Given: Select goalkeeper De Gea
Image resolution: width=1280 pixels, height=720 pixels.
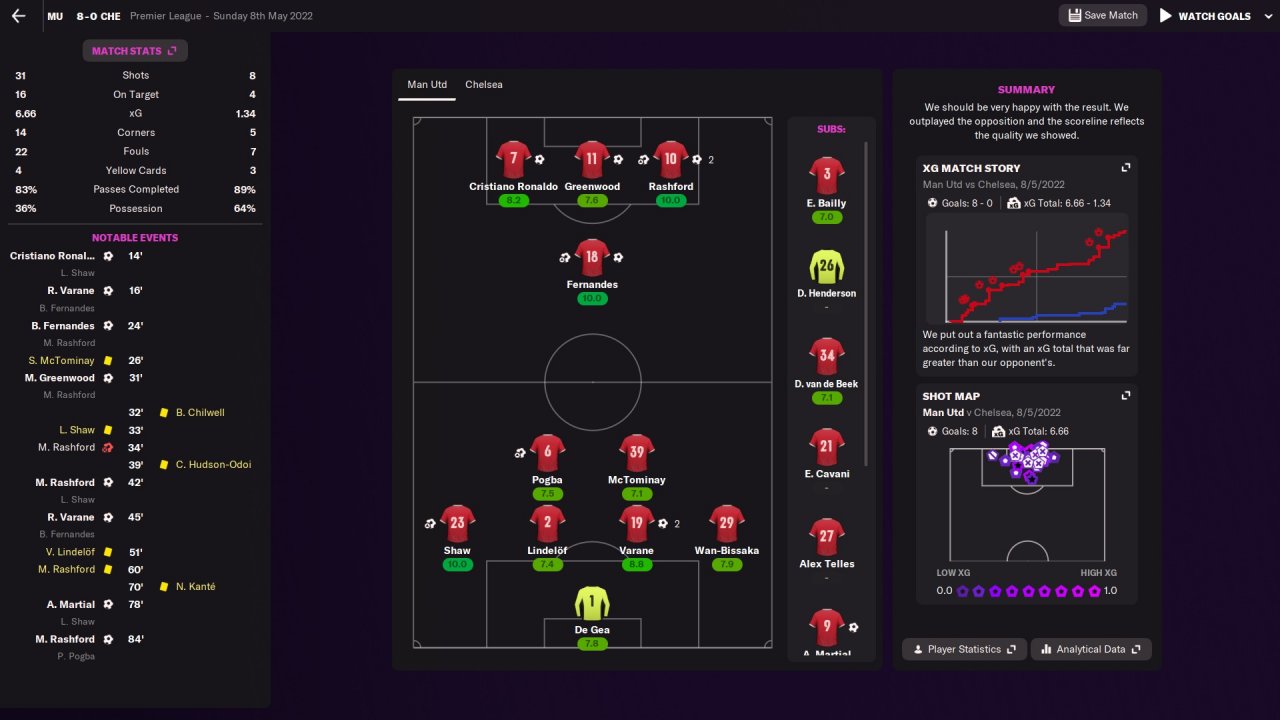Looking at the screenshot, I should tap(592, 603).
